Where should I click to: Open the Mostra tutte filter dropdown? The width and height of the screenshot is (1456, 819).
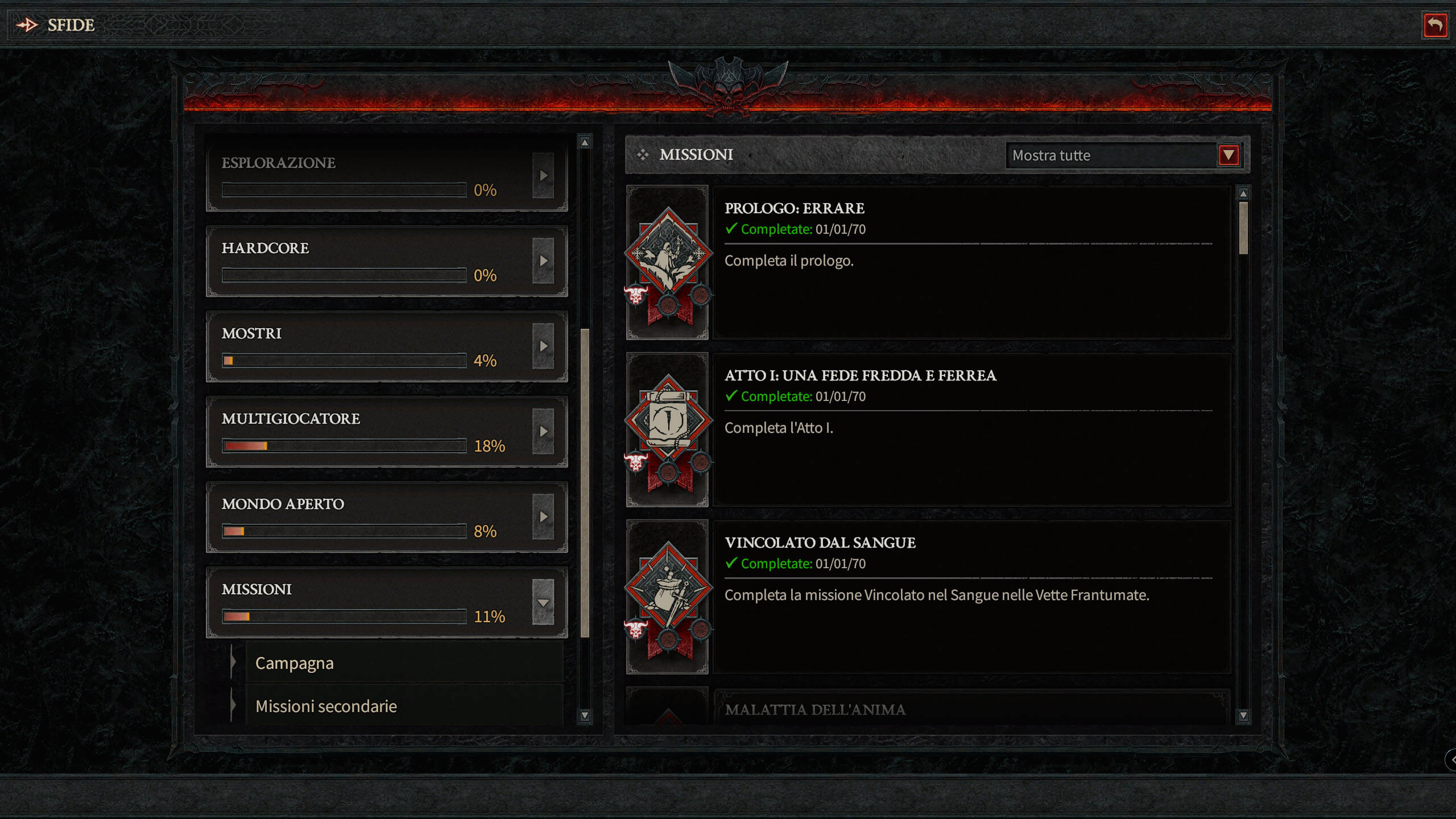coord(1228,155)
